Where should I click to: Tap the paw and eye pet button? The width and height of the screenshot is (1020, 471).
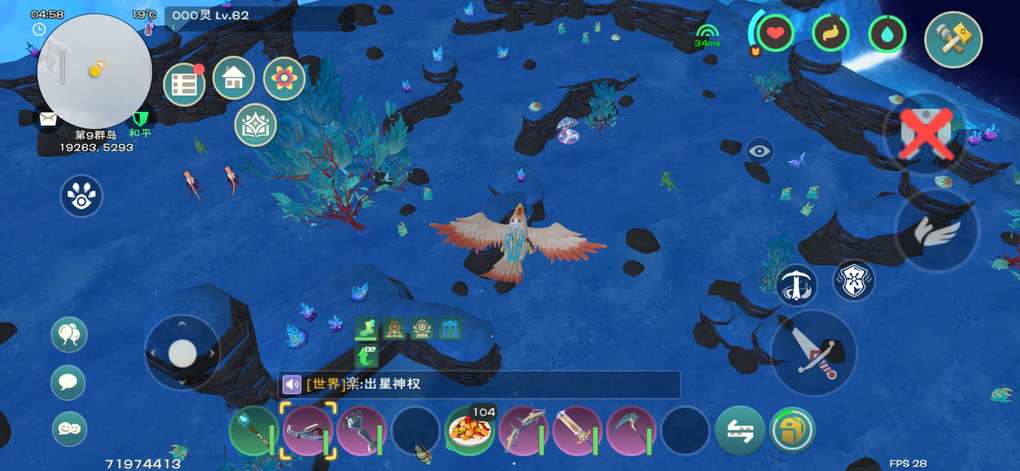pos(80,196)
